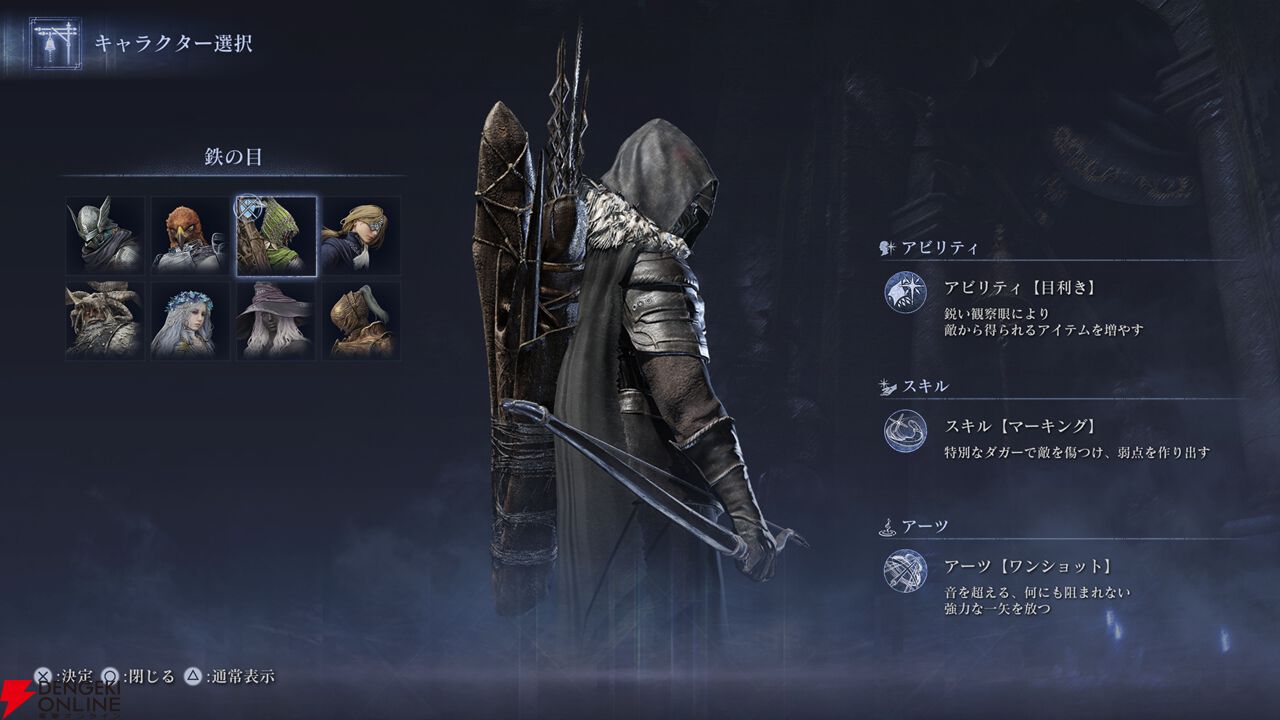Click the マーキング skill icon
This screenshot has width=1280, height=720.
tap(905, 431)
